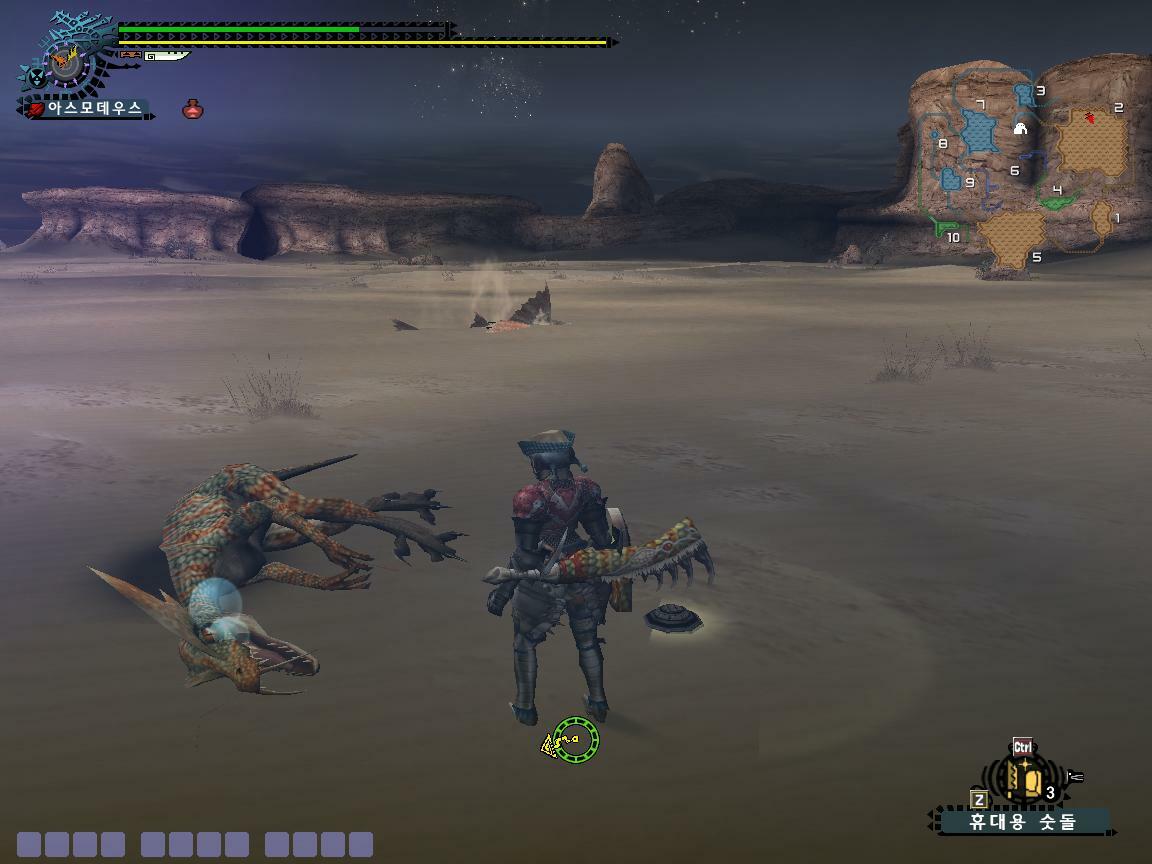Screen dimensions: 1152x864
Task: Click the day-night clock dial emblem
Action: [x=66, y=63]
